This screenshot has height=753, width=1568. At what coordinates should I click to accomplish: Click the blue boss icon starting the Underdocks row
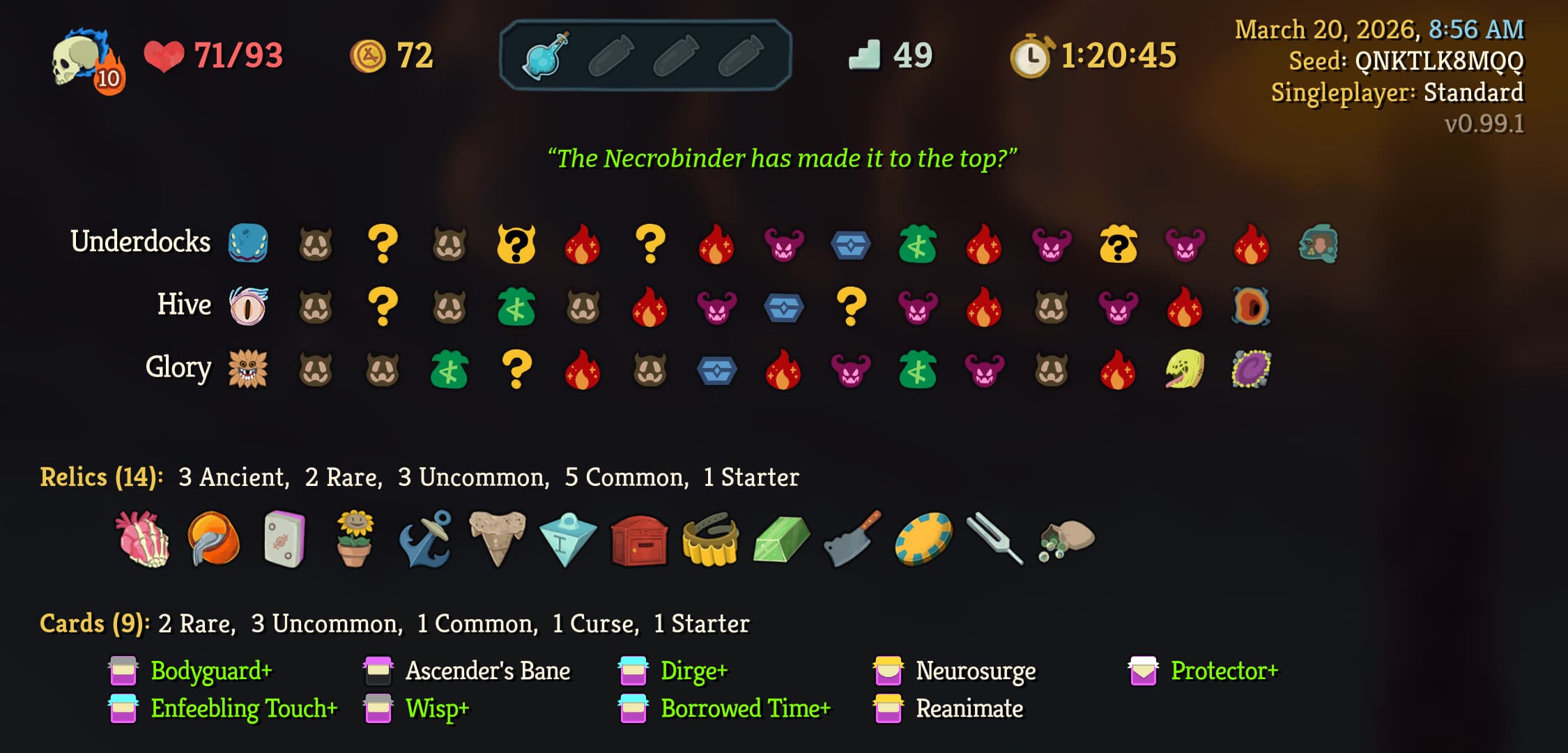point(247,243)
